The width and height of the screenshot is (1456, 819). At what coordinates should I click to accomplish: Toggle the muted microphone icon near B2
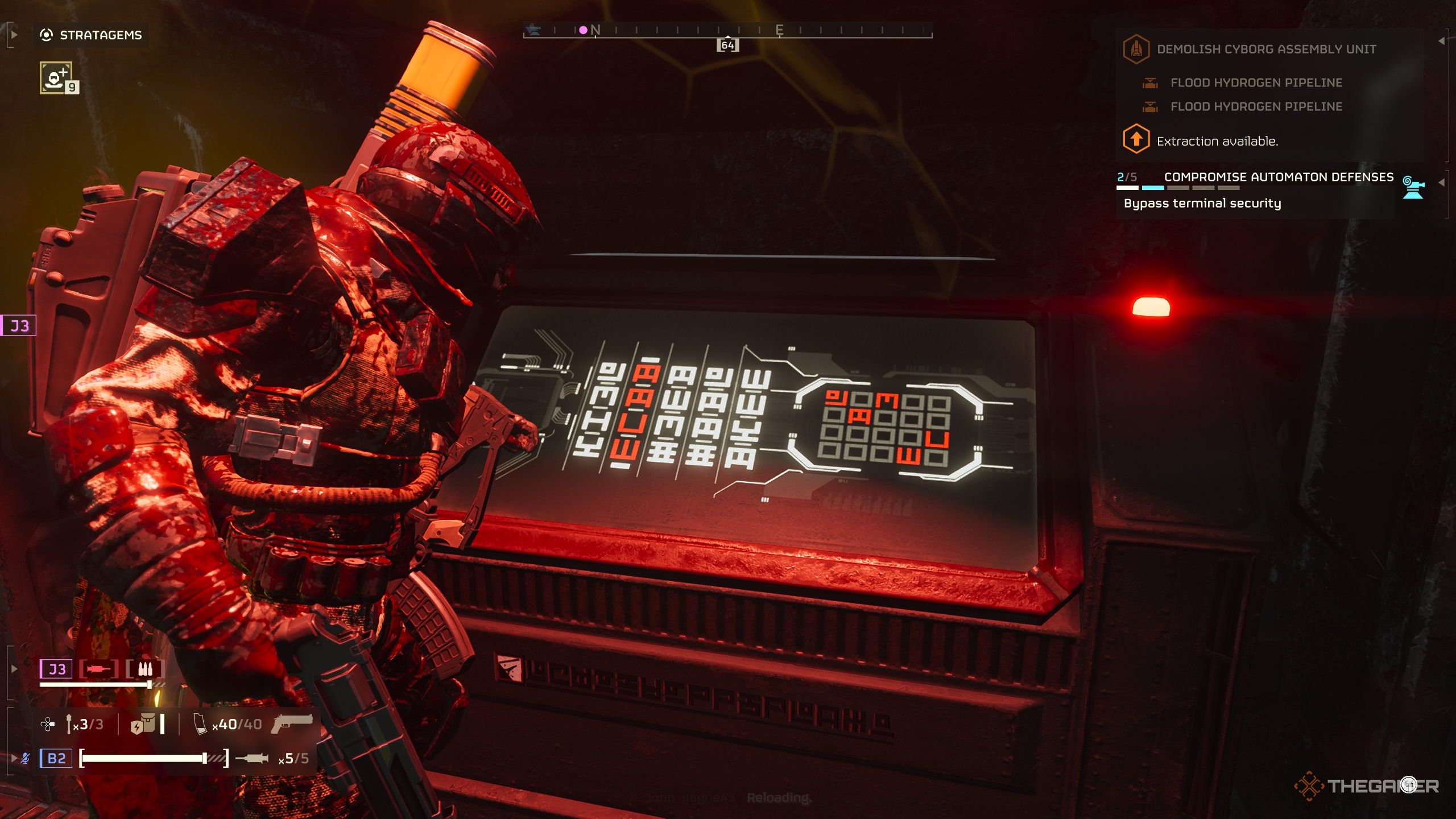point(26,758)
